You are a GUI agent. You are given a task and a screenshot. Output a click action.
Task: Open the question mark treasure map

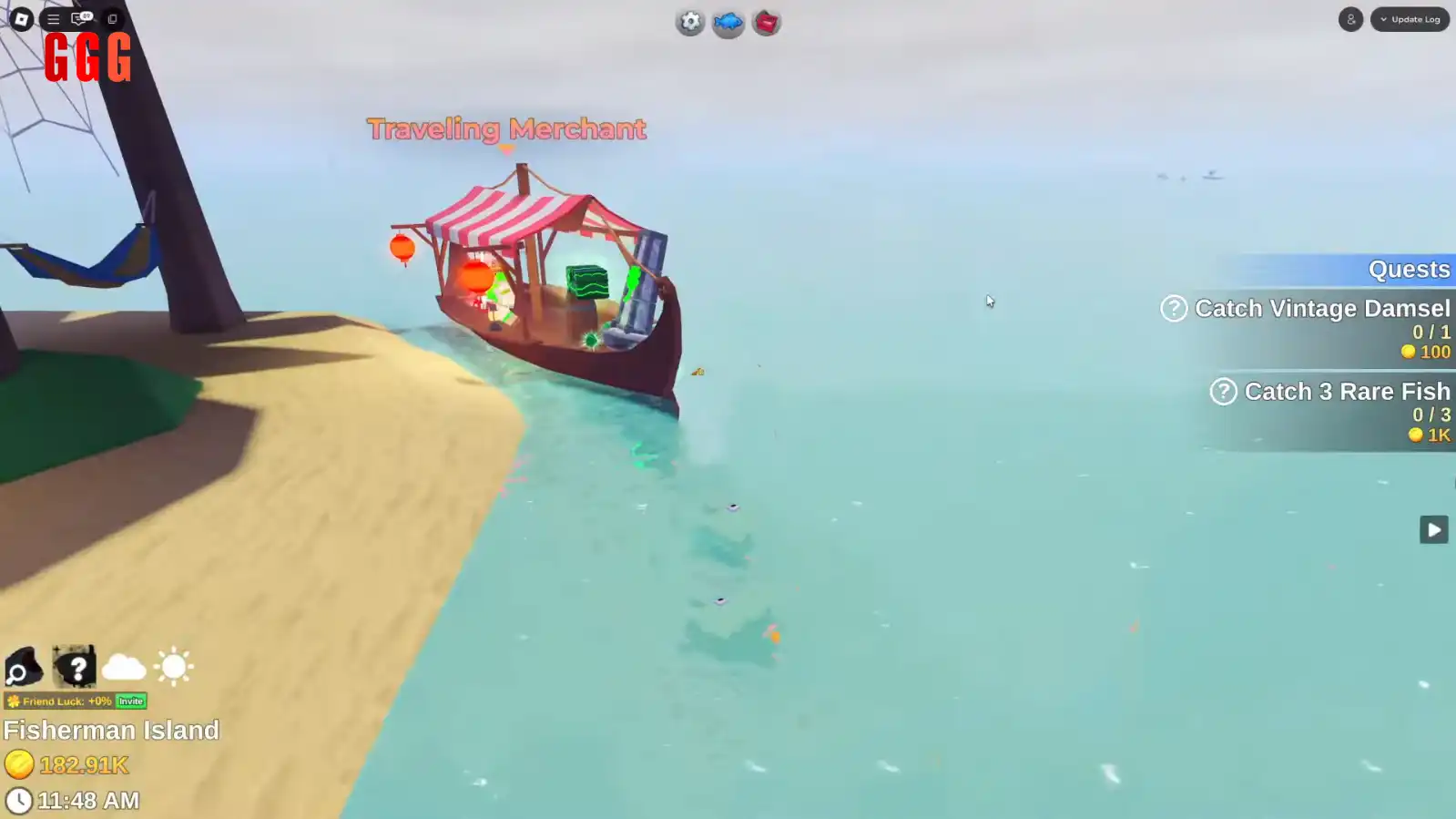pyautogui.click(x=75, y=668)
